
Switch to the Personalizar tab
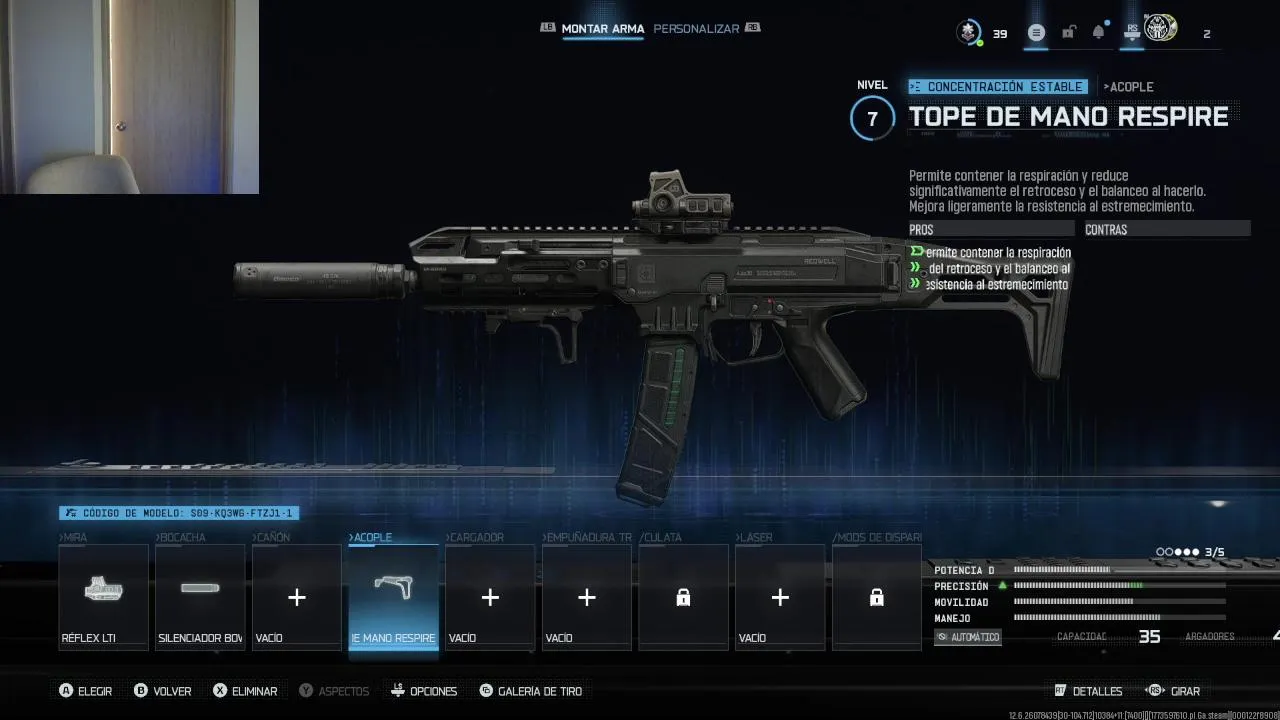click(x=696, y=29)
